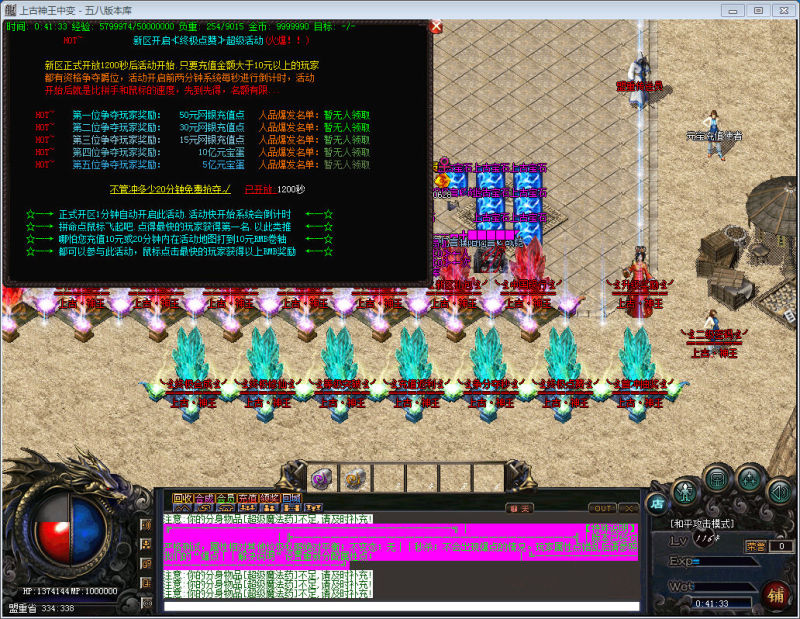This screenshot has height=619, width=800.
Task: Select the purple orb item in hotbar
Action: click(322, 478)
